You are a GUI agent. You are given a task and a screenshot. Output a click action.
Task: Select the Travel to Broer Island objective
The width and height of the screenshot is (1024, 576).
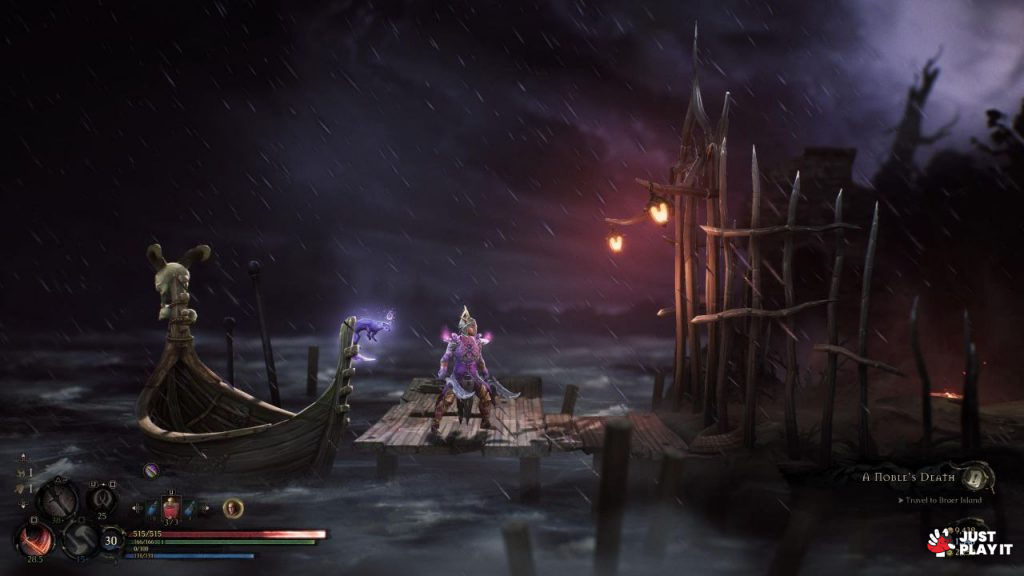(x=940, y=500)
